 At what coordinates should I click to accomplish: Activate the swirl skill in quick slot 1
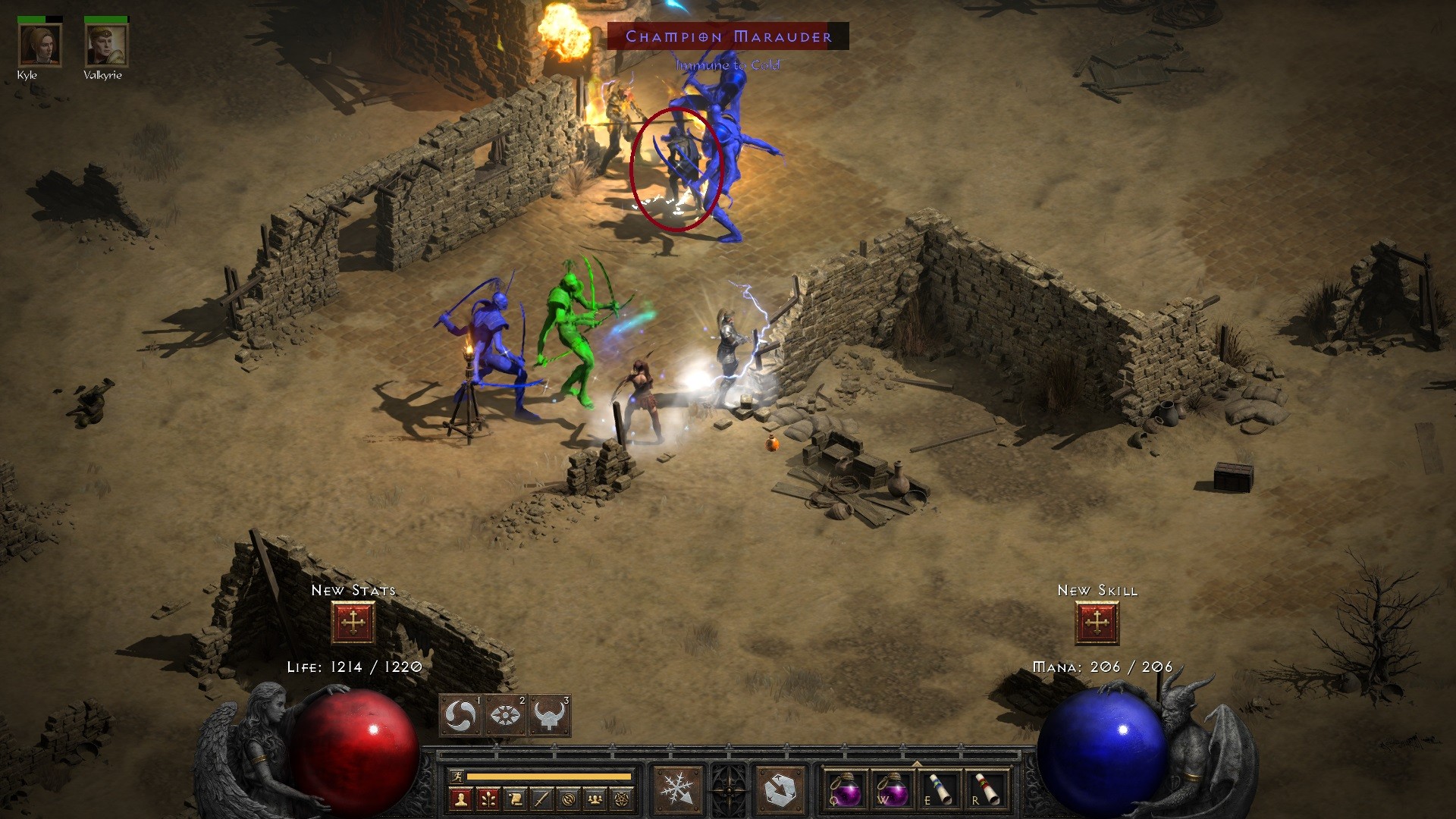coord(460,715)
